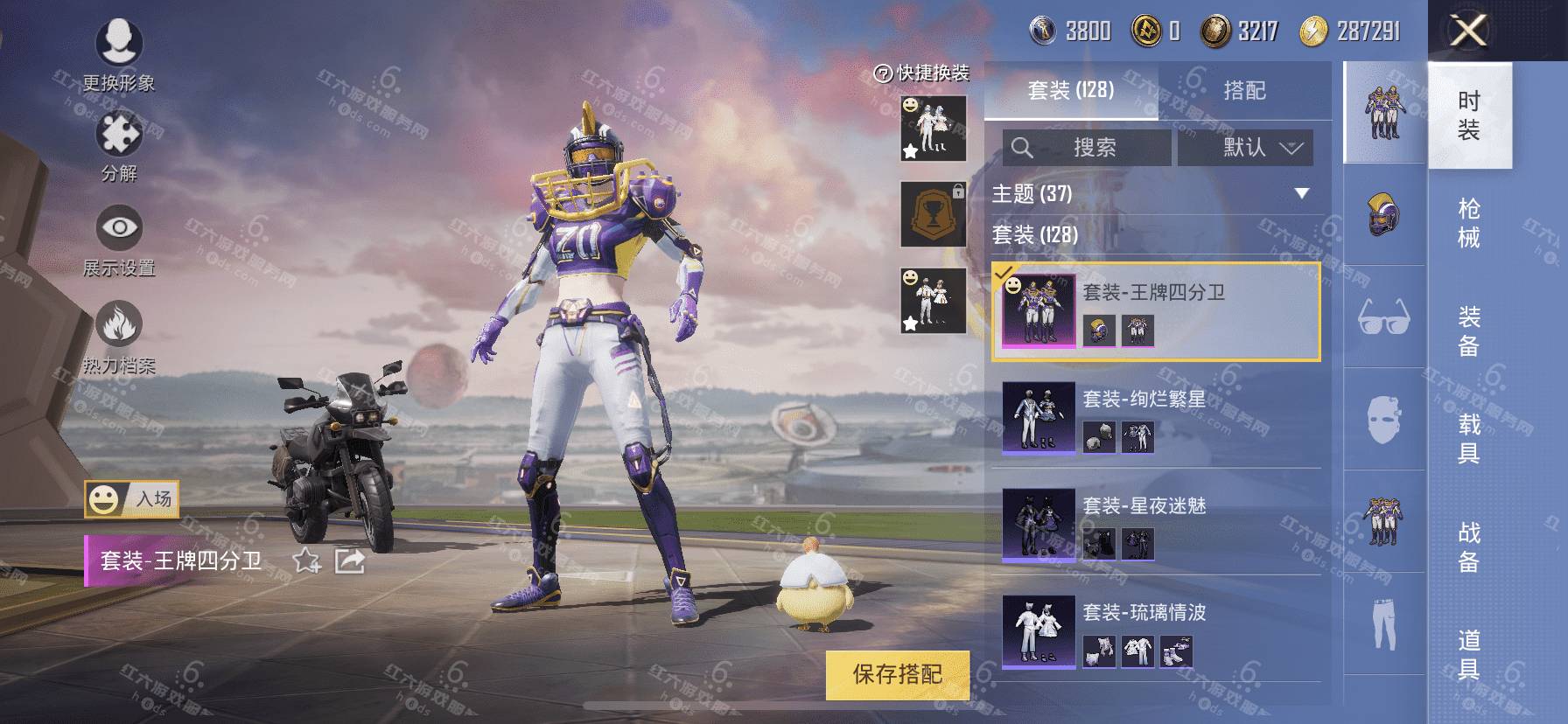Open the 载具 vehicles category
1568x724 pixels.
click(x=1468, y=438)
